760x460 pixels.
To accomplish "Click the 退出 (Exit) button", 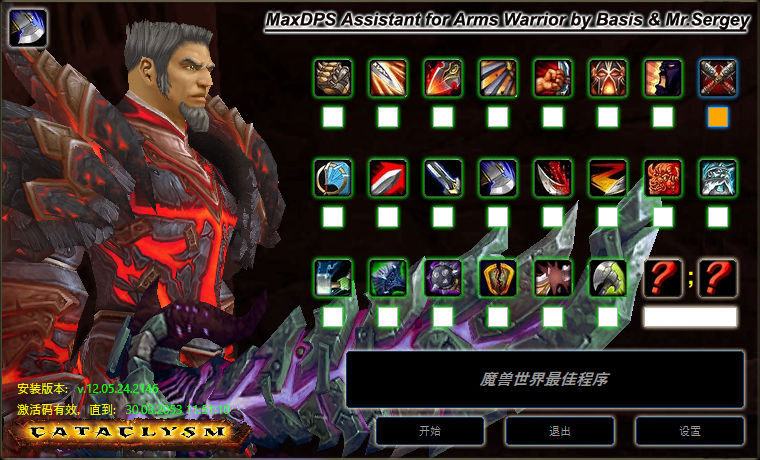I will (x=560, y=431).
